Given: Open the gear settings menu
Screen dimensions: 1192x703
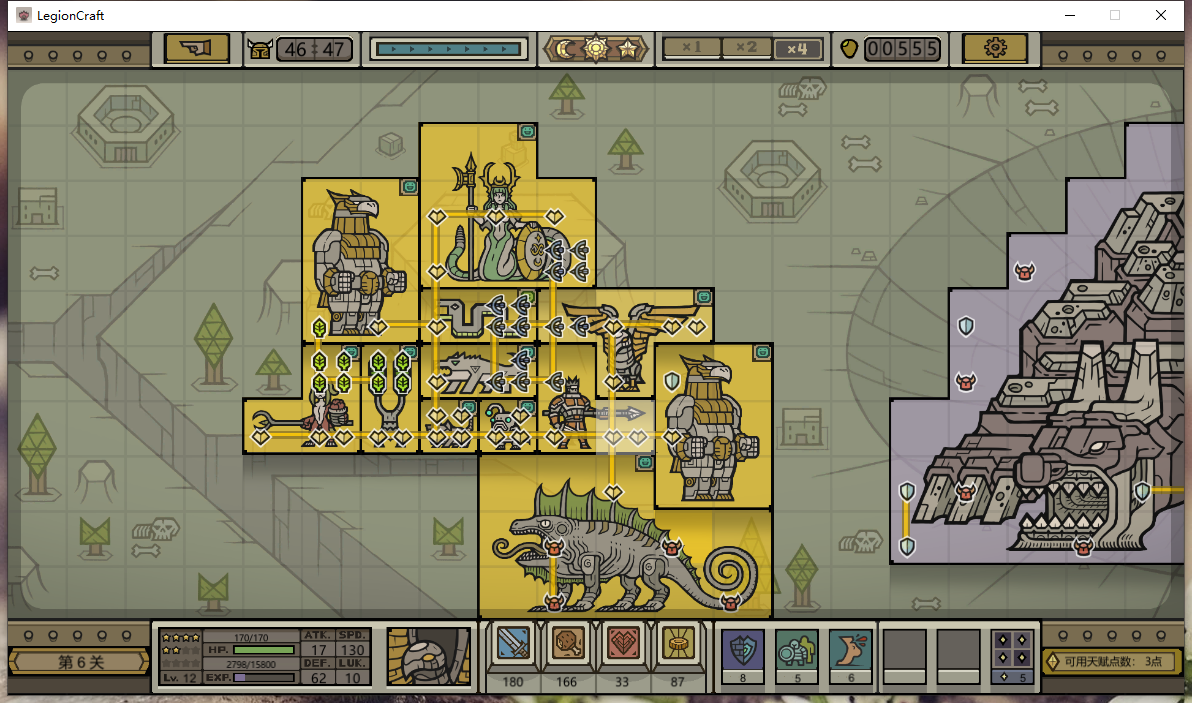Looking at the screenshot, I should pyautogui.click(x=995, y=48).
